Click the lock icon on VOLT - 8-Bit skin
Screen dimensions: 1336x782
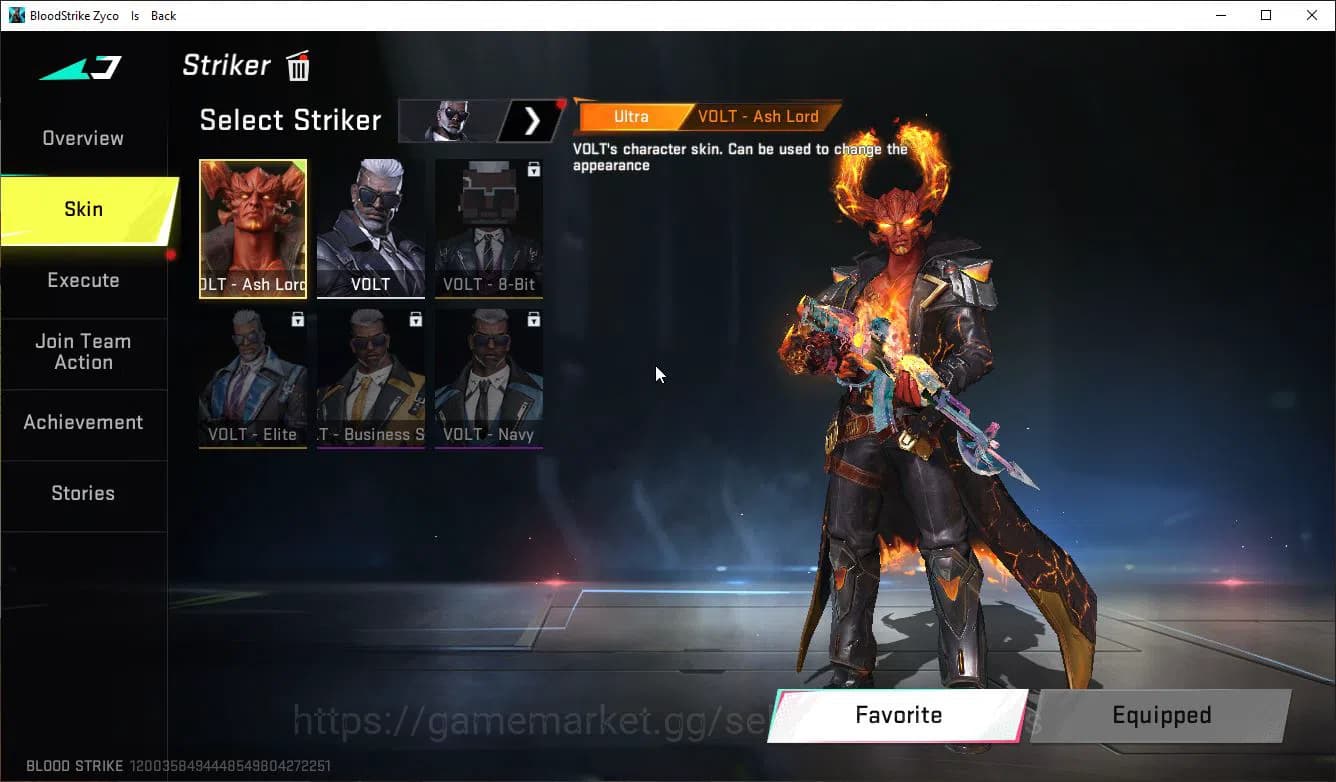click(535, 168)
